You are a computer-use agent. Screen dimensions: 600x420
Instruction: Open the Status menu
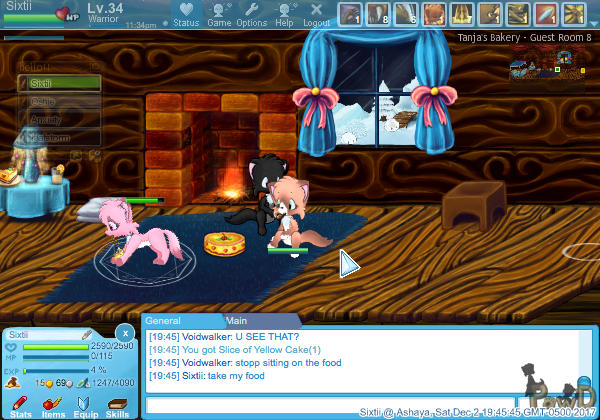tap(185, 13)
